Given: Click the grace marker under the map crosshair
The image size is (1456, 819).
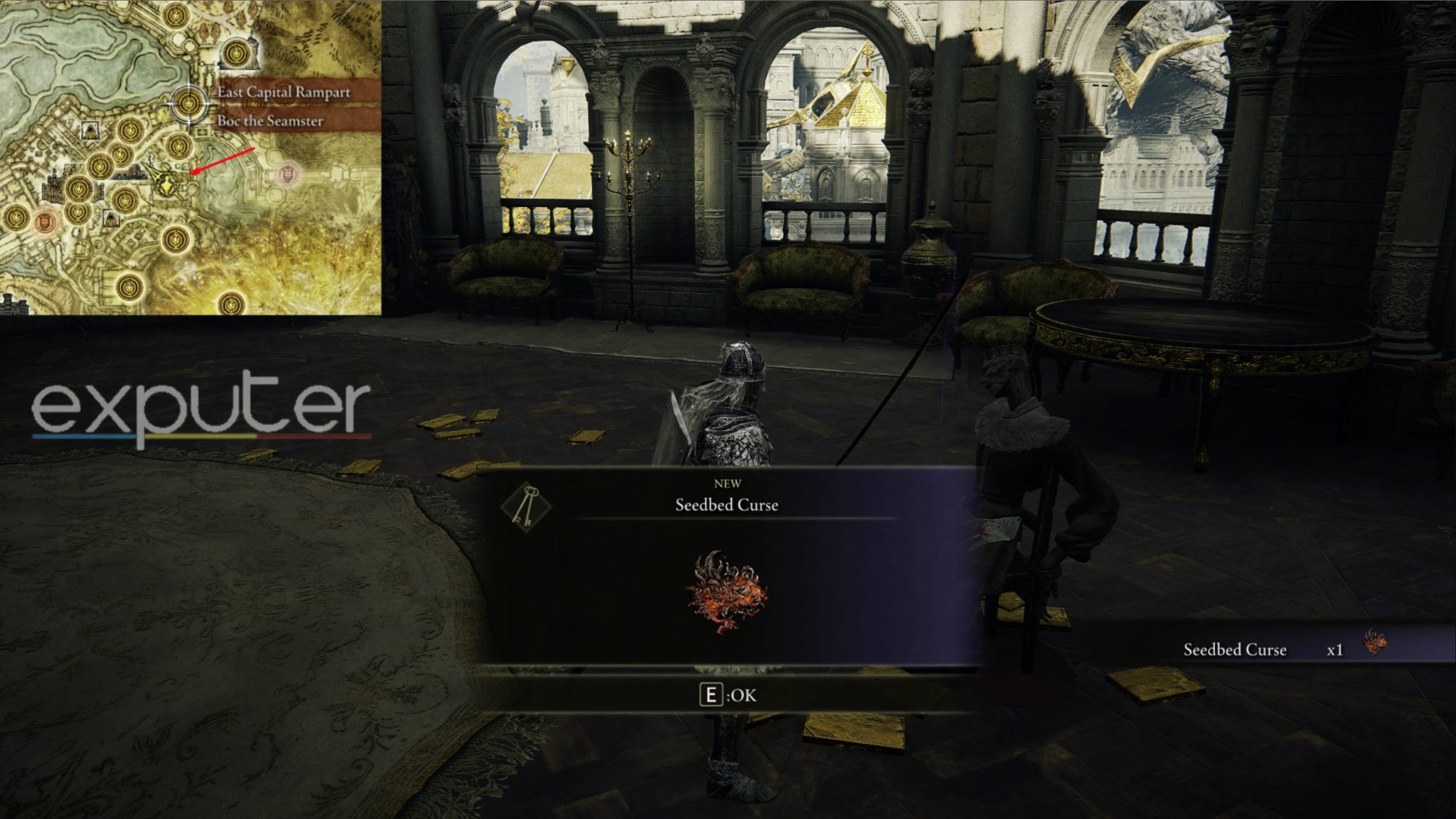Looking at the screenshot, I should tap(189, 104).
